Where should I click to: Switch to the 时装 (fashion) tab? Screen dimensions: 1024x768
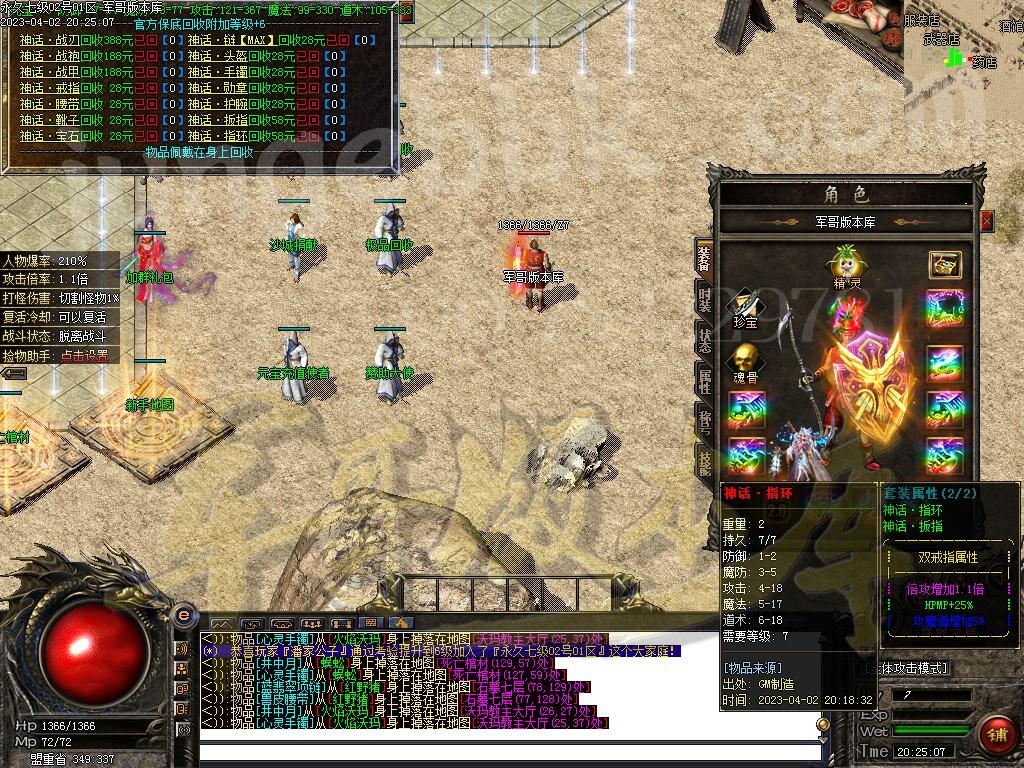point(704,300)
